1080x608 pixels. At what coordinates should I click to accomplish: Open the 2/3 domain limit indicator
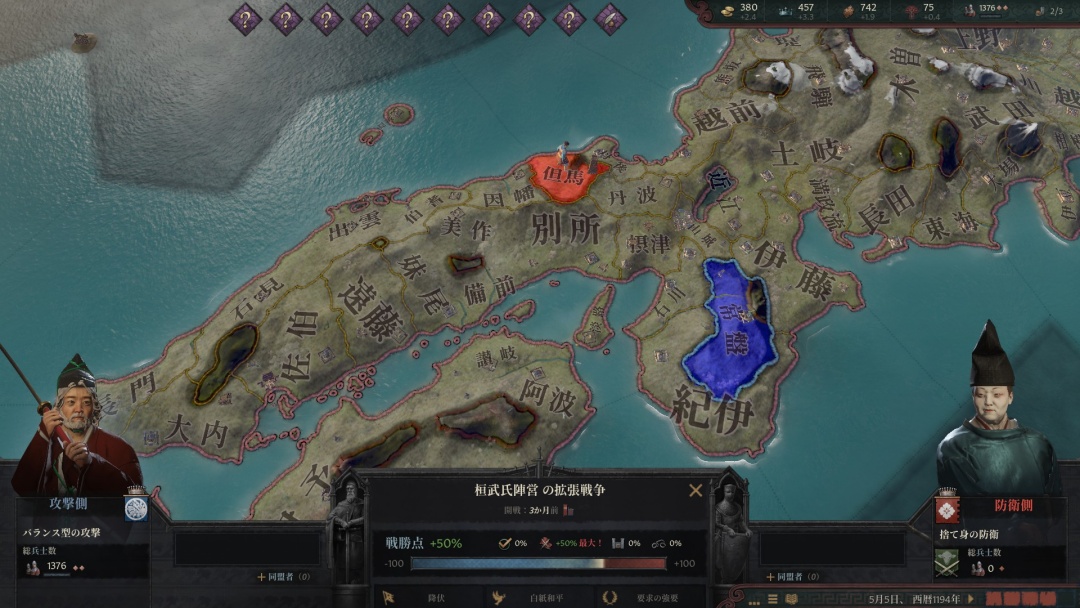pos(1048,11)
